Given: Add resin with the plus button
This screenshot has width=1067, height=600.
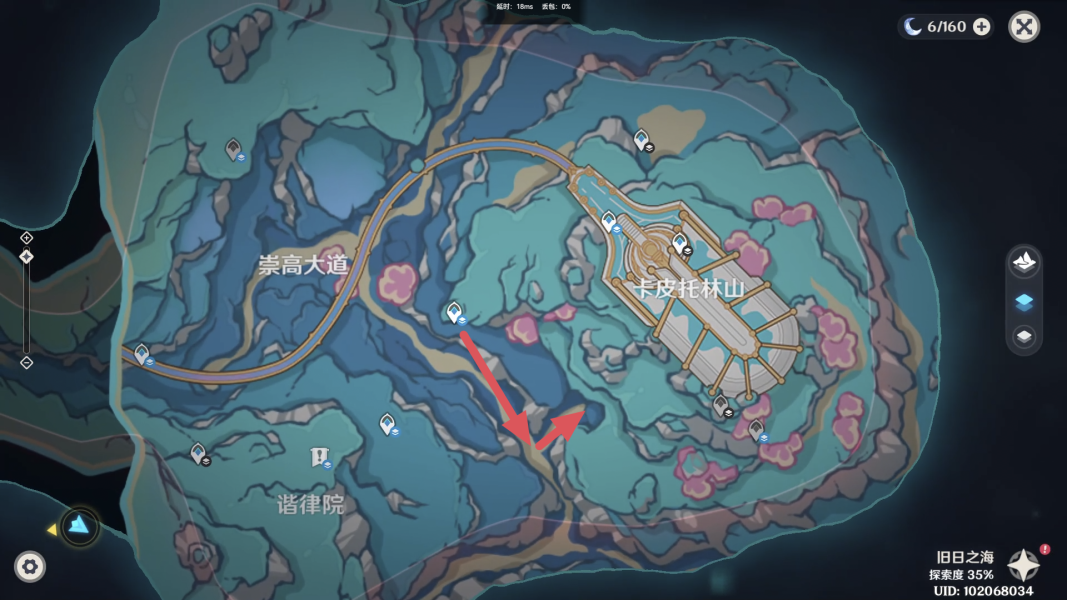Looking at the screenshot, I should coord(982,27).
